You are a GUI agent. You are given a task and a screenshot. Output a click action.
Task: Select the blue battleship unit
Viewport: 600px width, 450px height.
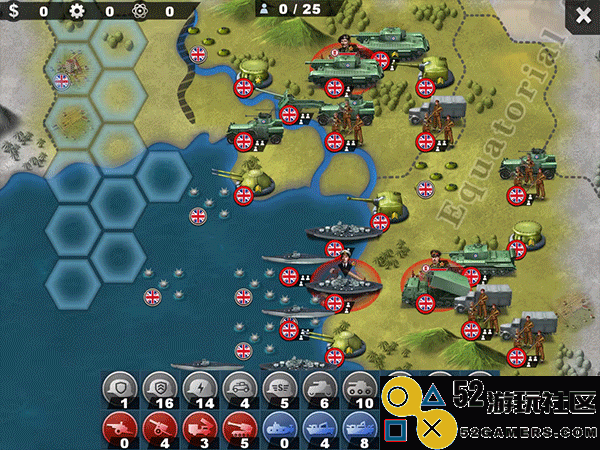point(356,425)
